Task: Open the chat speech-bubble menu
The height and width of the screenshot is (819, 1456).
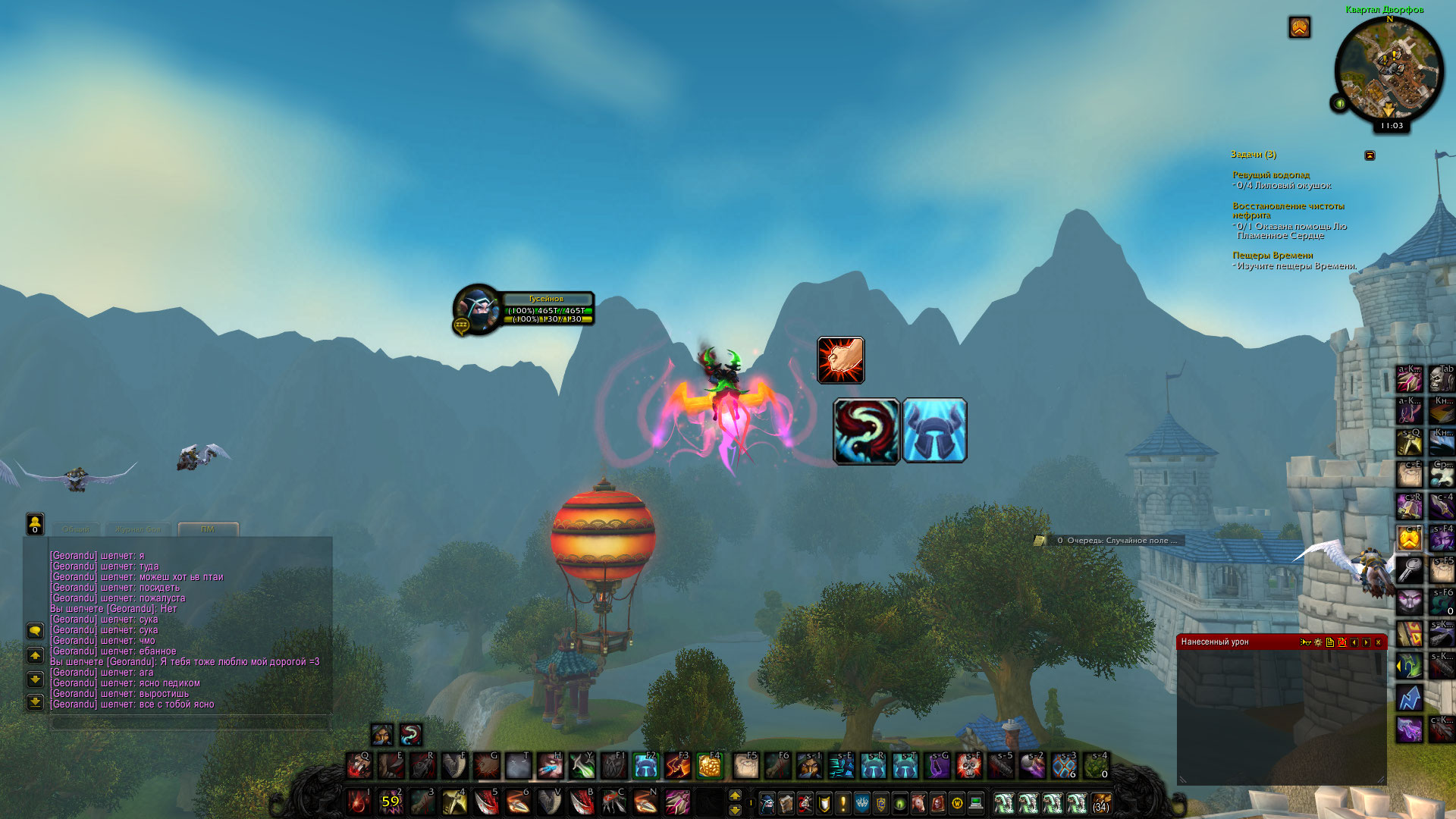Action: coord(35,631)
